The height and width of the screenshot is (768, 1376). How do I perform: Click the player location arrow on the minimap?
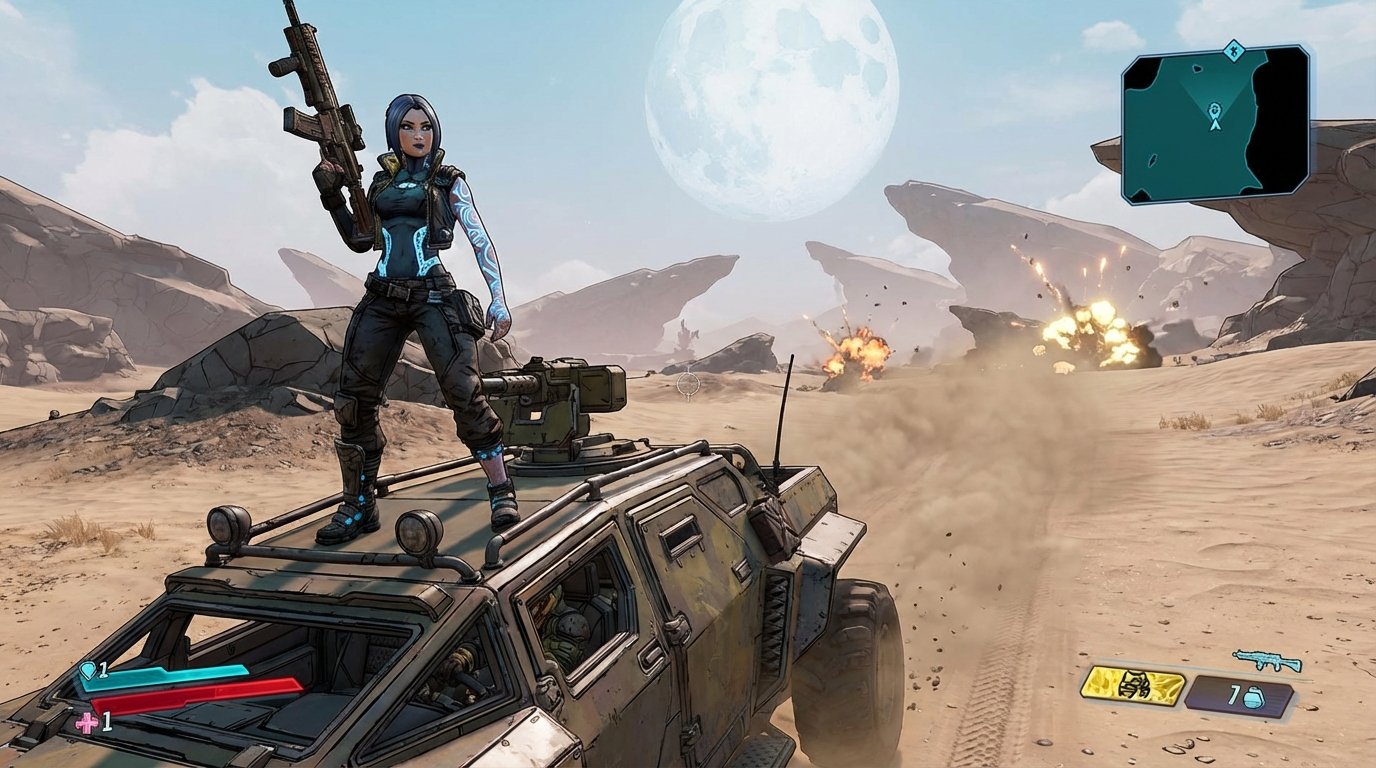(1215, 125)
